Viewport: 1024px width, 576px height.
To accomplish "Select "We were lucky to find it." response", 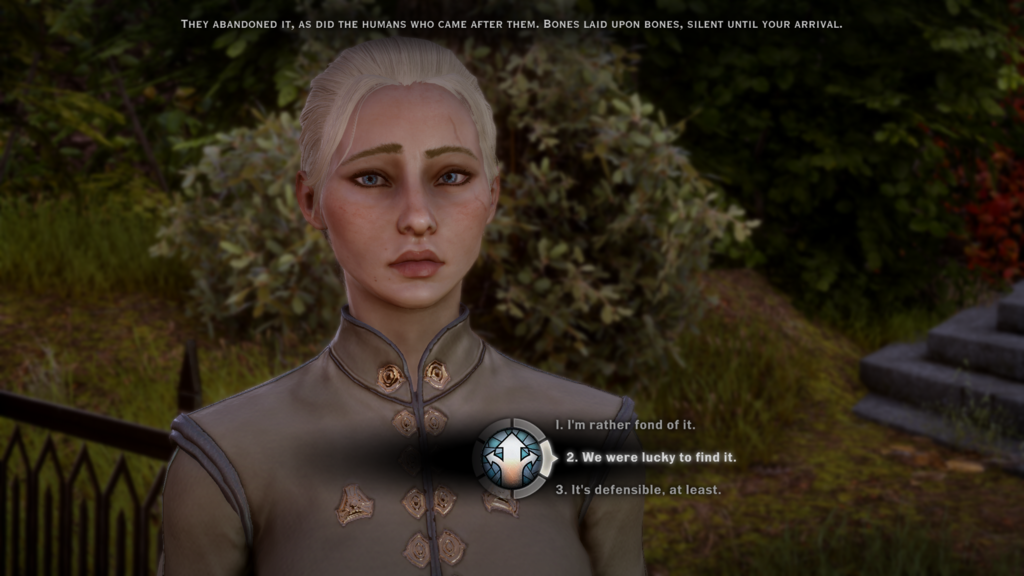I will [650, 457].
